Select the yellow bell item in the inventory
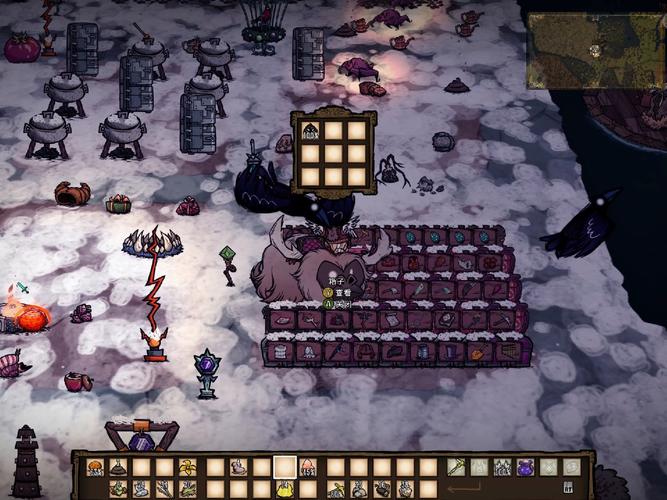667x500 pixels. pos(285,489)
